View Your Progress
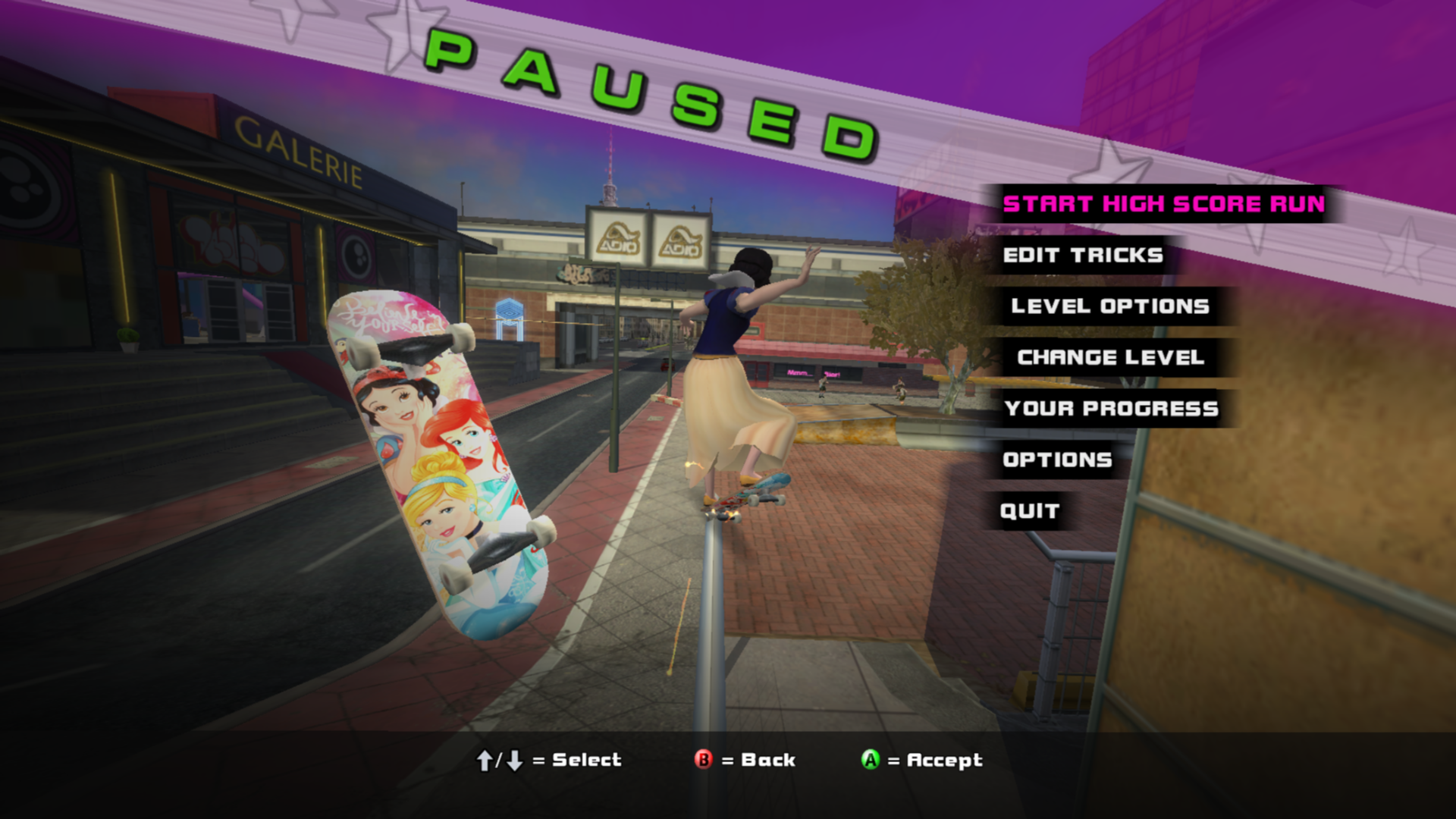1456x819 pixels. pos(1111,409)
